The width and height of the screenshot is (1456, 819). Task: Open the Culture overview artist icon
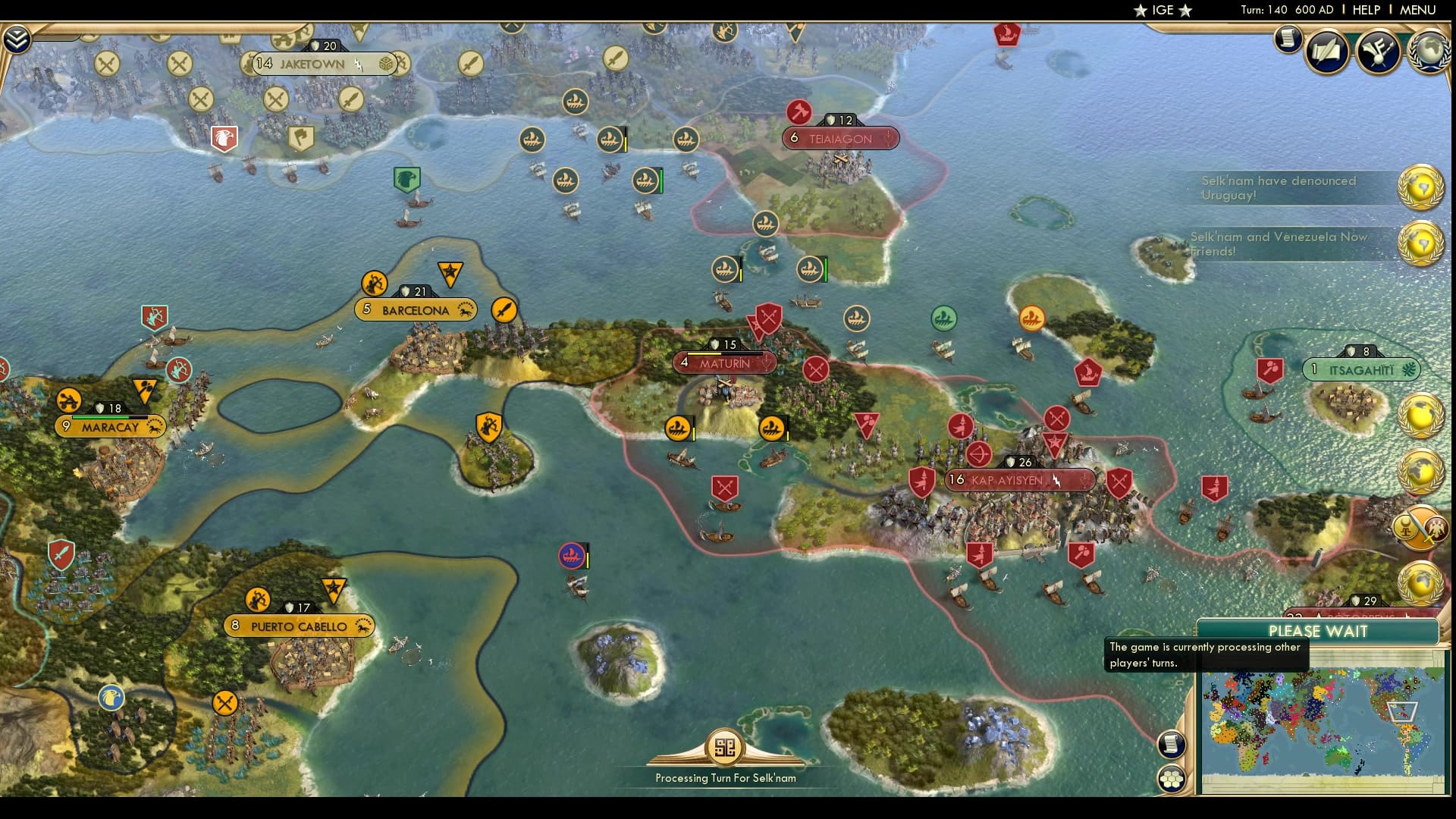1377,50
